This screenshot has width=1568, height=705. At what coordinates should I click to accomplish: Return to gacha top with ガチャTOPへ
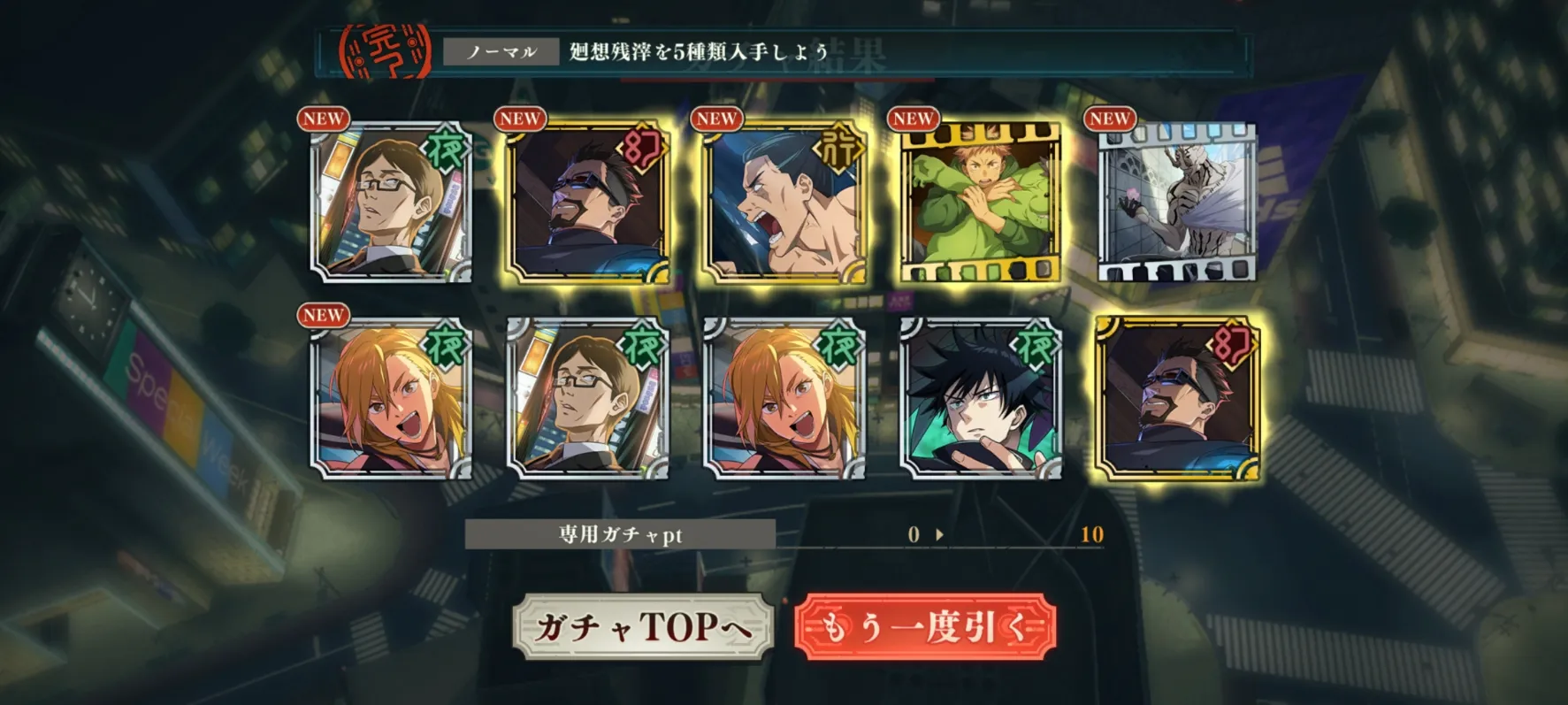(643, 627)
